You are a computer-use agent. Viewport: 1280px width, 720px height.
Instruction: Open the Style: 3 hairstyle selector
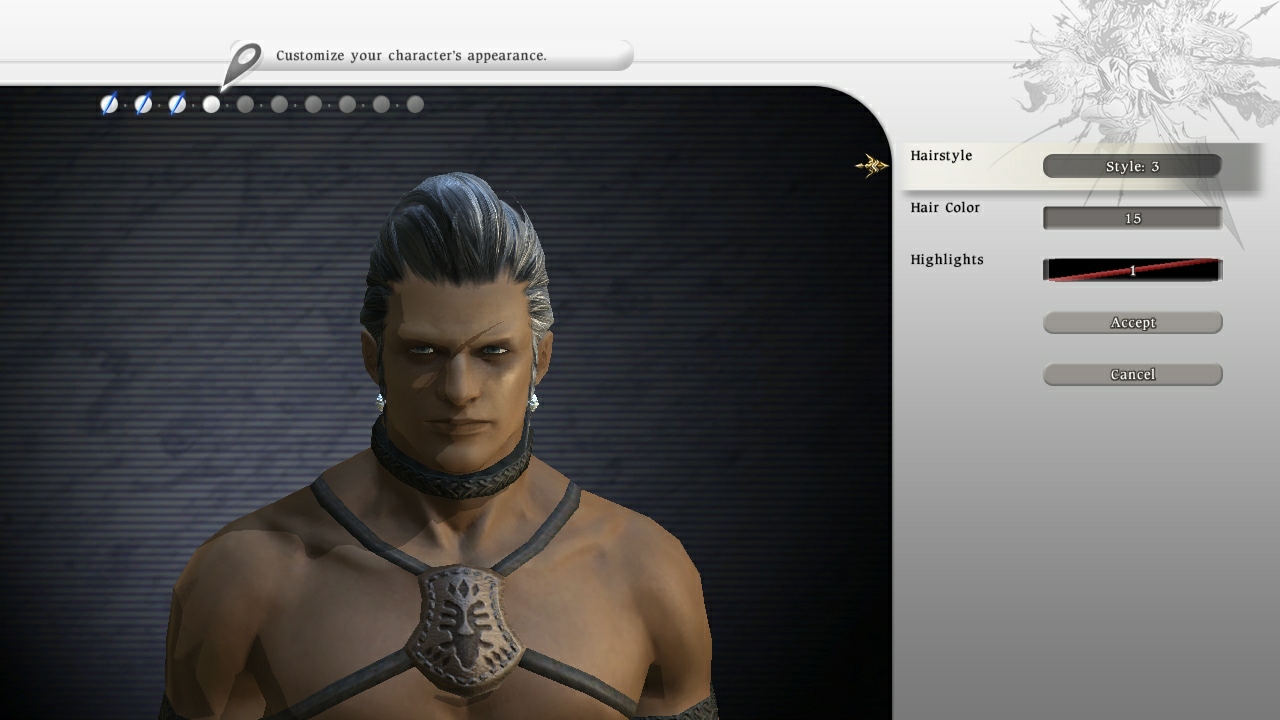(x=1131, y=166)
